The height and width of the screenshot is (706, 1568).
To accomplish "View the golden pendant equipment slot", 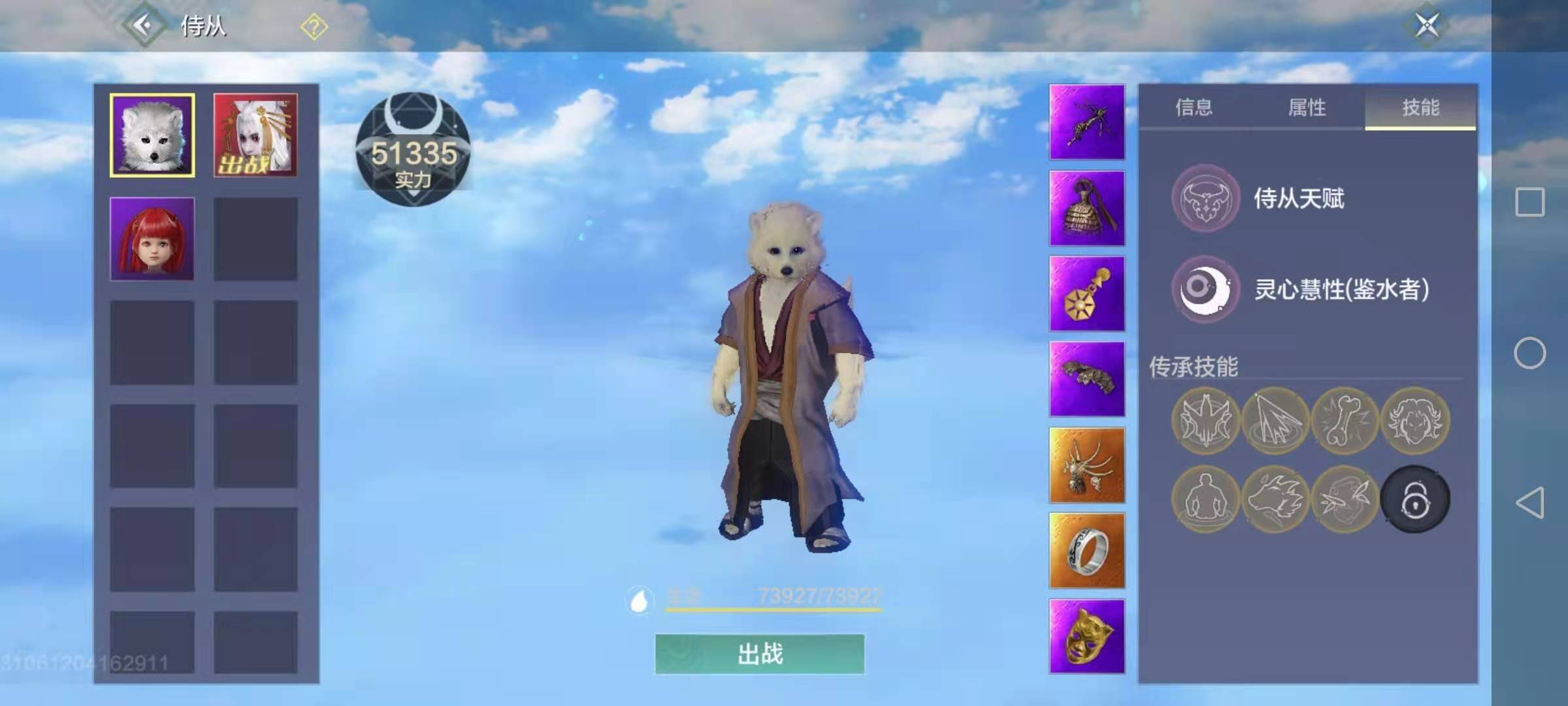I will click(x=1086, y=294).
